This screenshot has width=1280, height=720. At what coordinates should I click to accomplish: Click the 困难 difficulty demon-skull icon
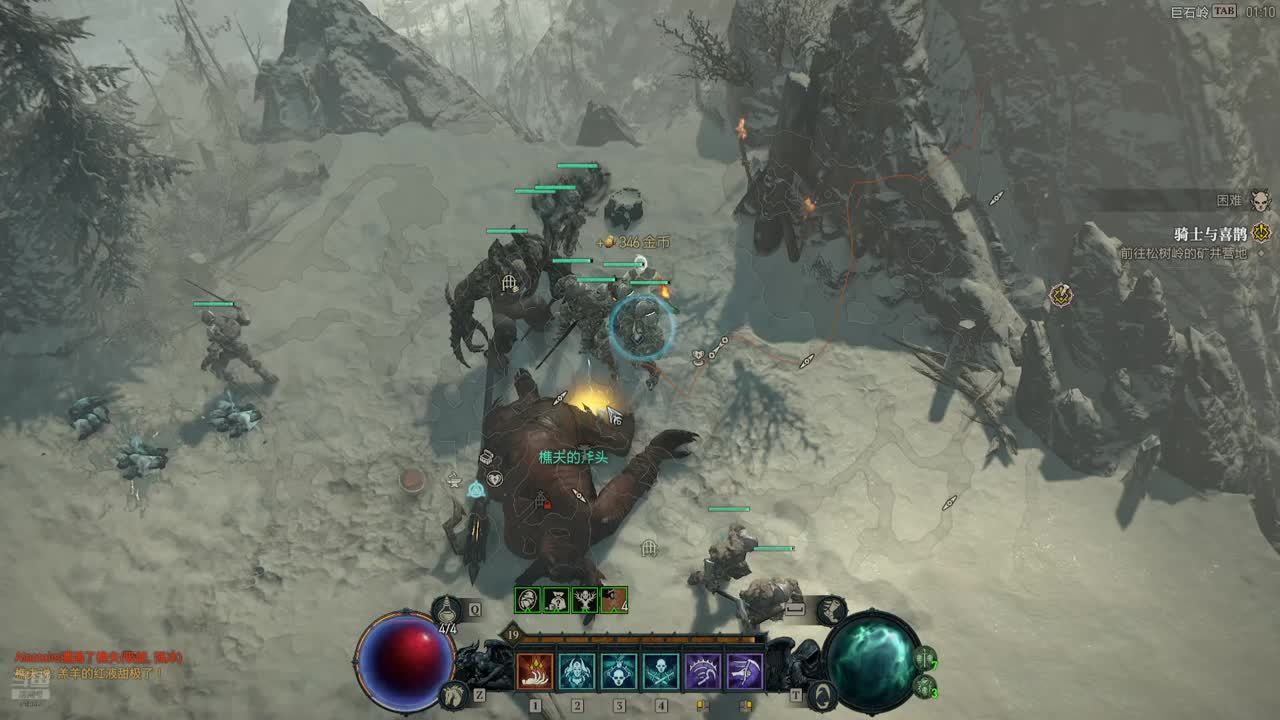(1260, 201)
